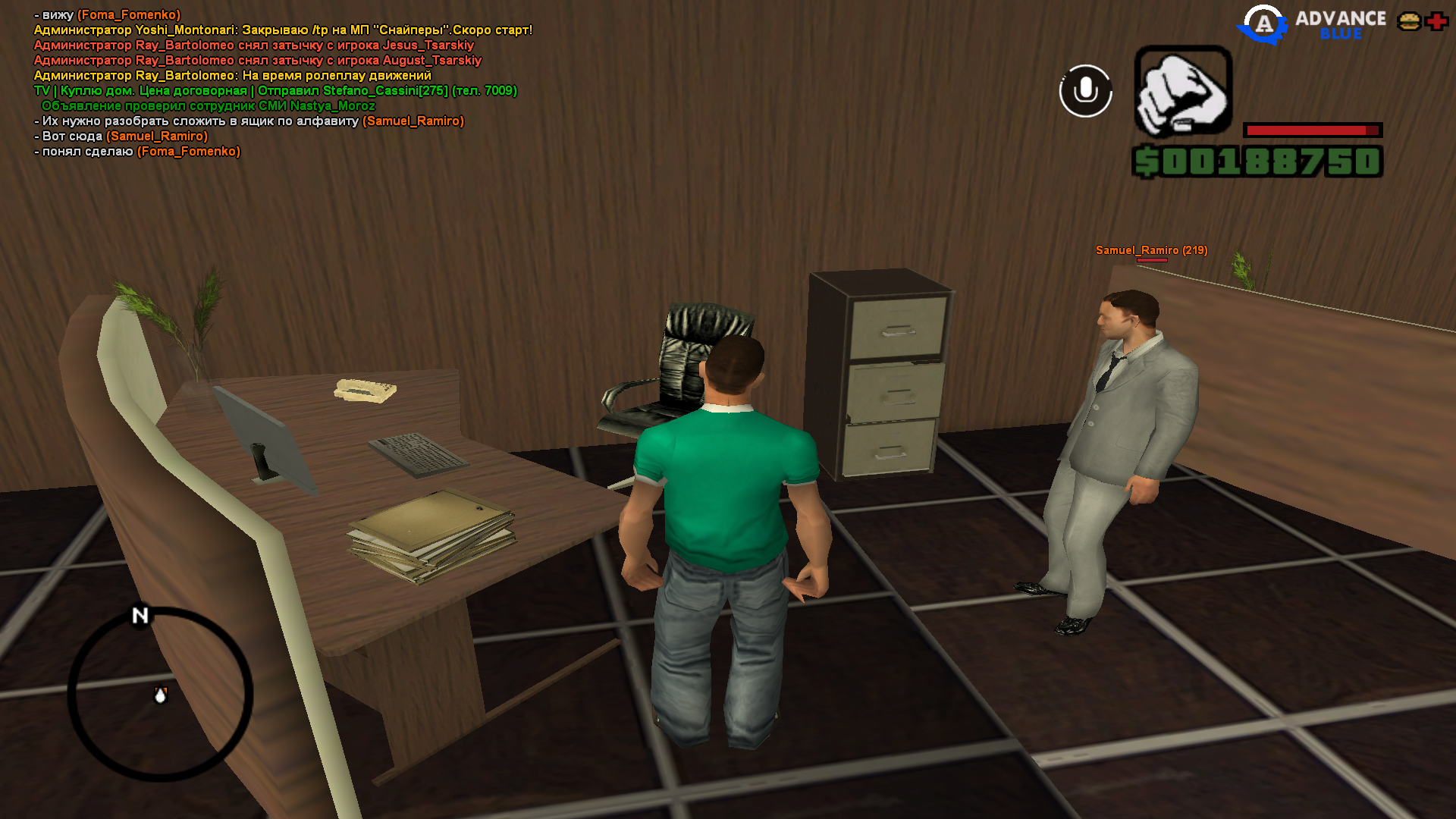Click the Advance Blue server logo
This screenshot has width=1456, height=819.
coord(1312,25)
